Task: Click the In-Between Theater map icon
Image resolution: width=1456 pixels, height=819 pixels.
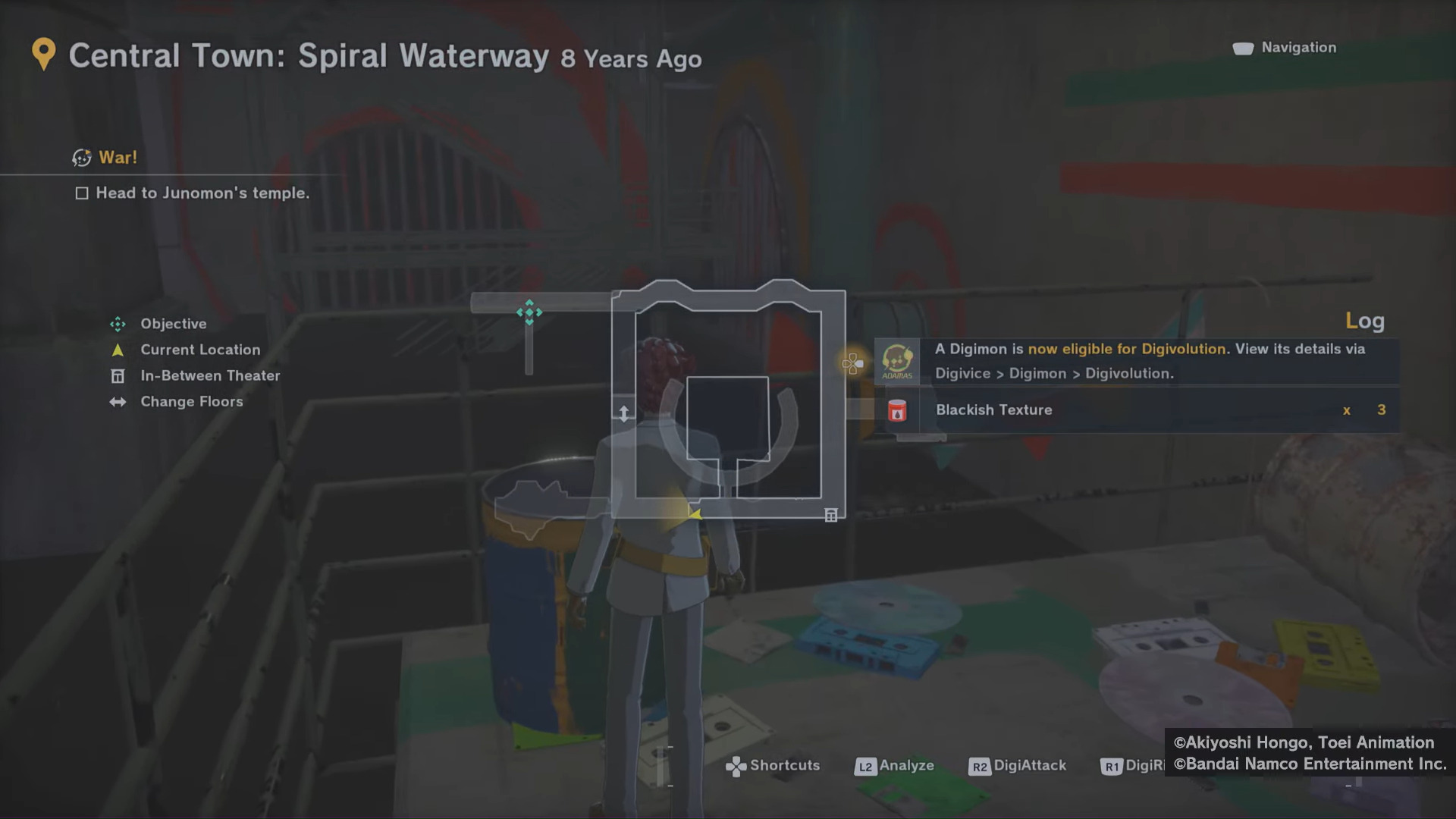Action: [831, 516]
